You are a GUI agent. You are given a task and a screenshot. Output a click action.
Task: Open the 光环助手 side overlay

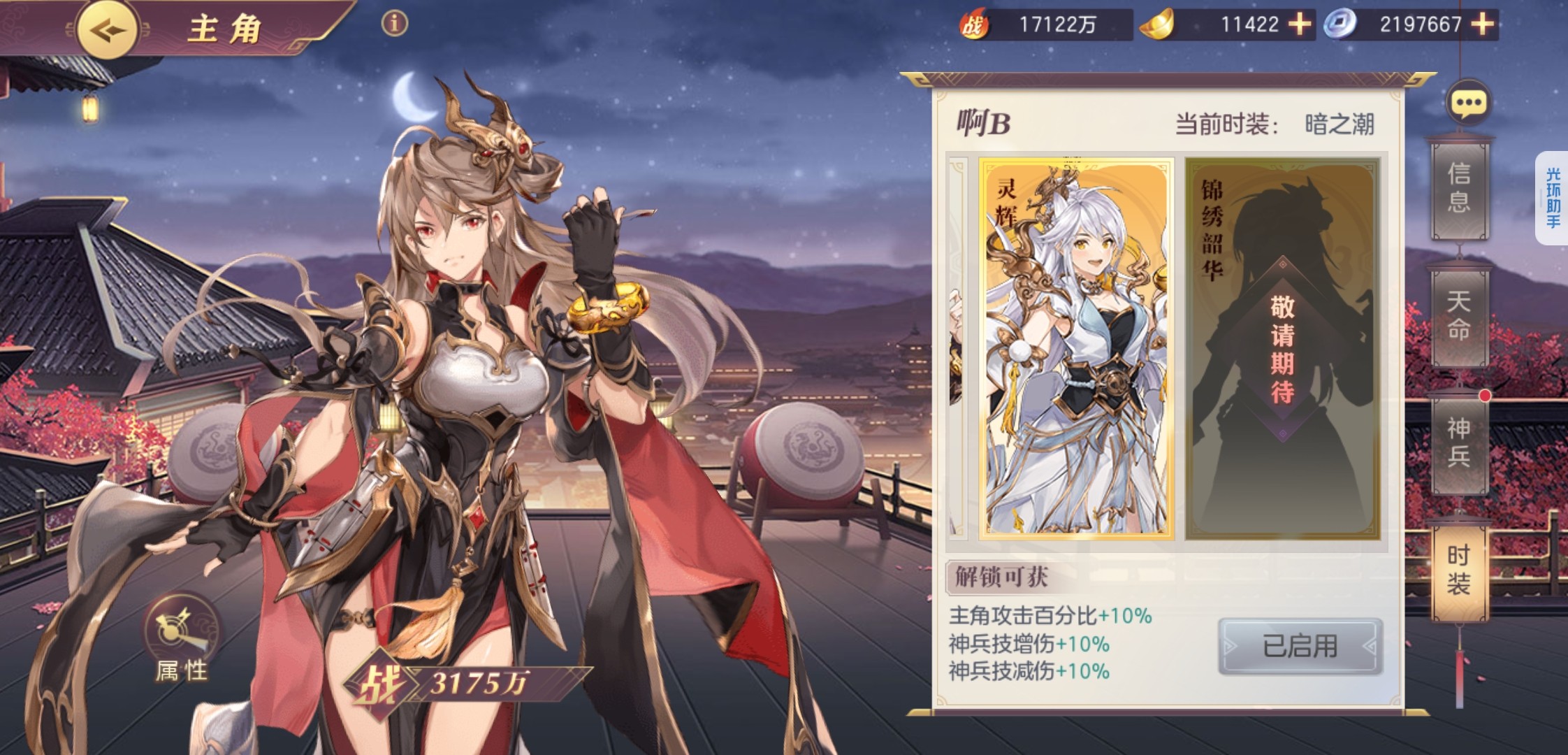(x=1553, y=198)
